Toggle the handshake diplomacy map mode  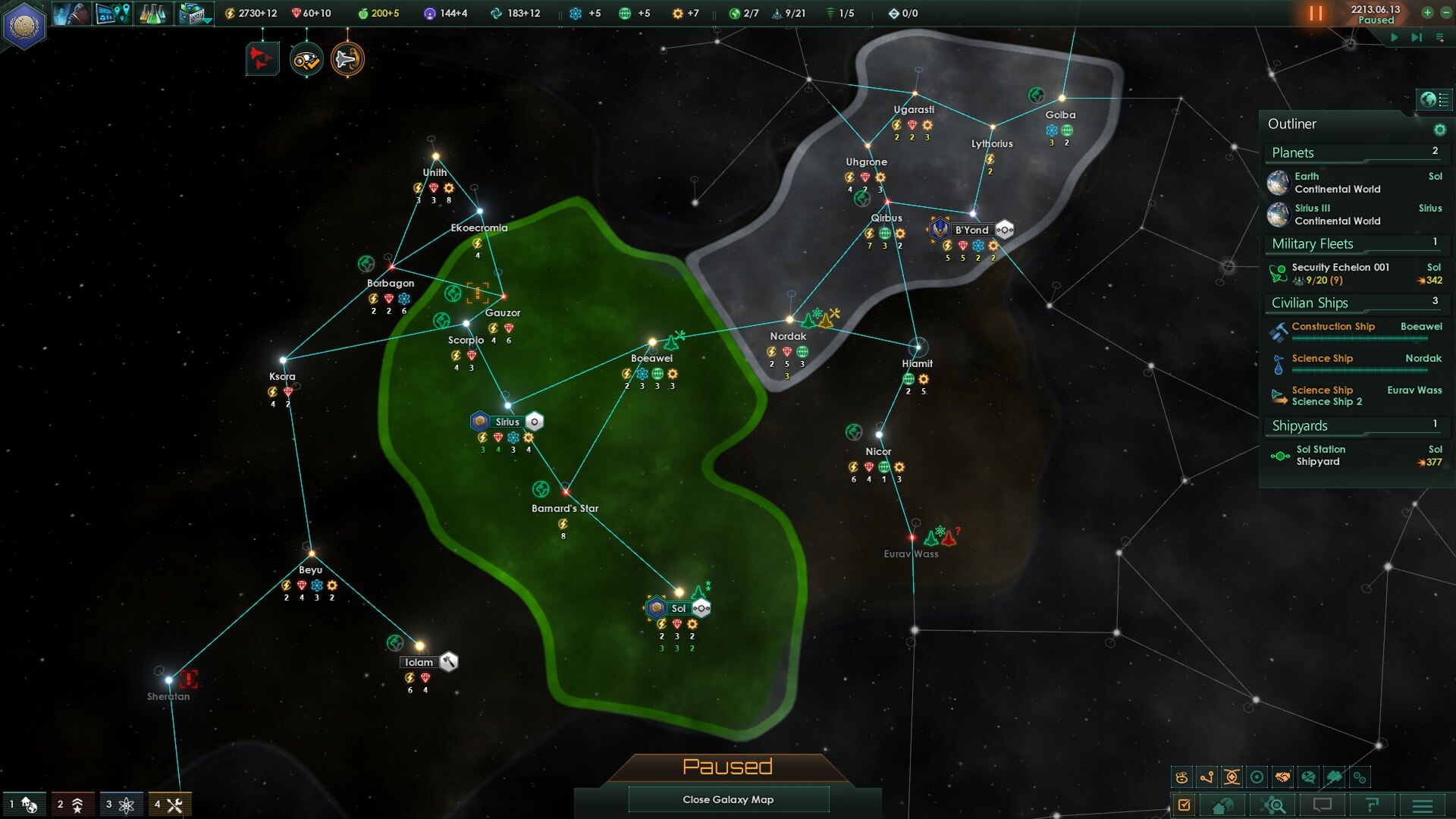pos(1282,777)
